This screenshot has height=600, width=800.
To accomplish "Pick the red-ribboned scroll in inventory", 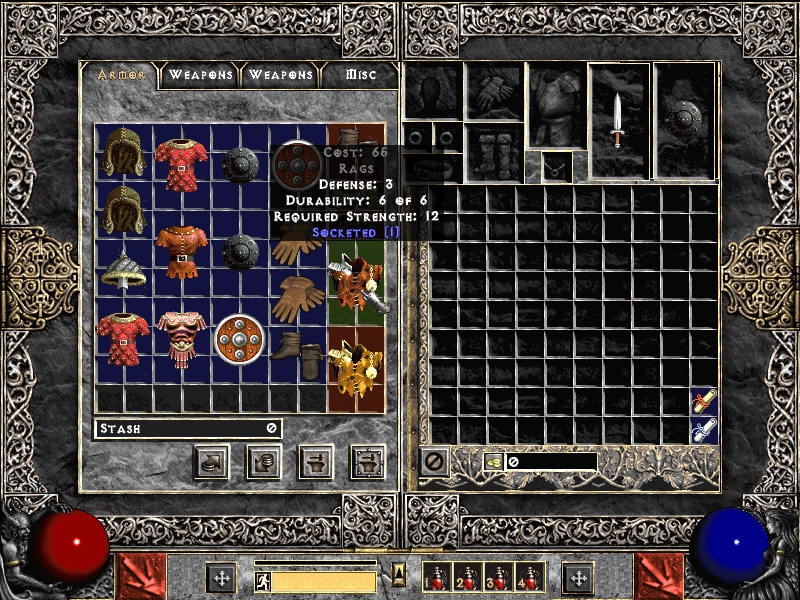I will (704, 401).
